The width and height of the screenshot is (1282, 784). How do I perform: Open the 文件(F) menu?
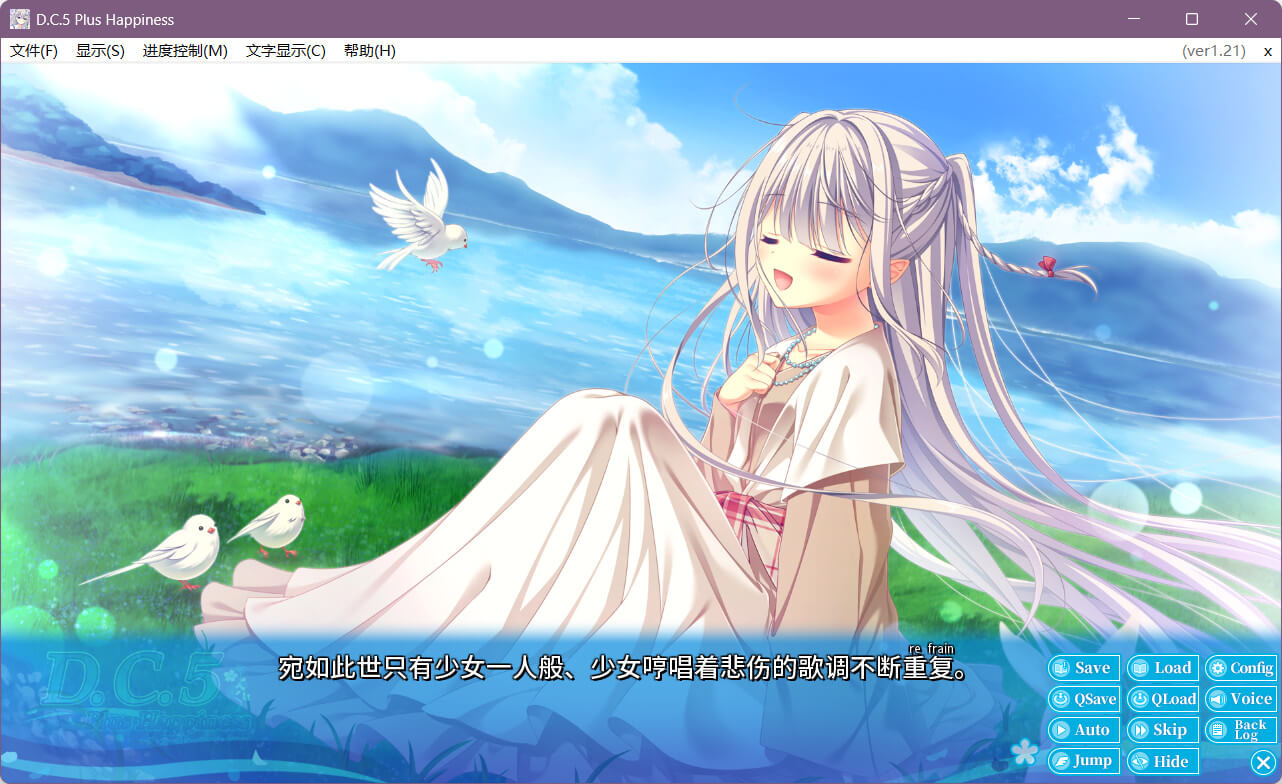[34, 51]
